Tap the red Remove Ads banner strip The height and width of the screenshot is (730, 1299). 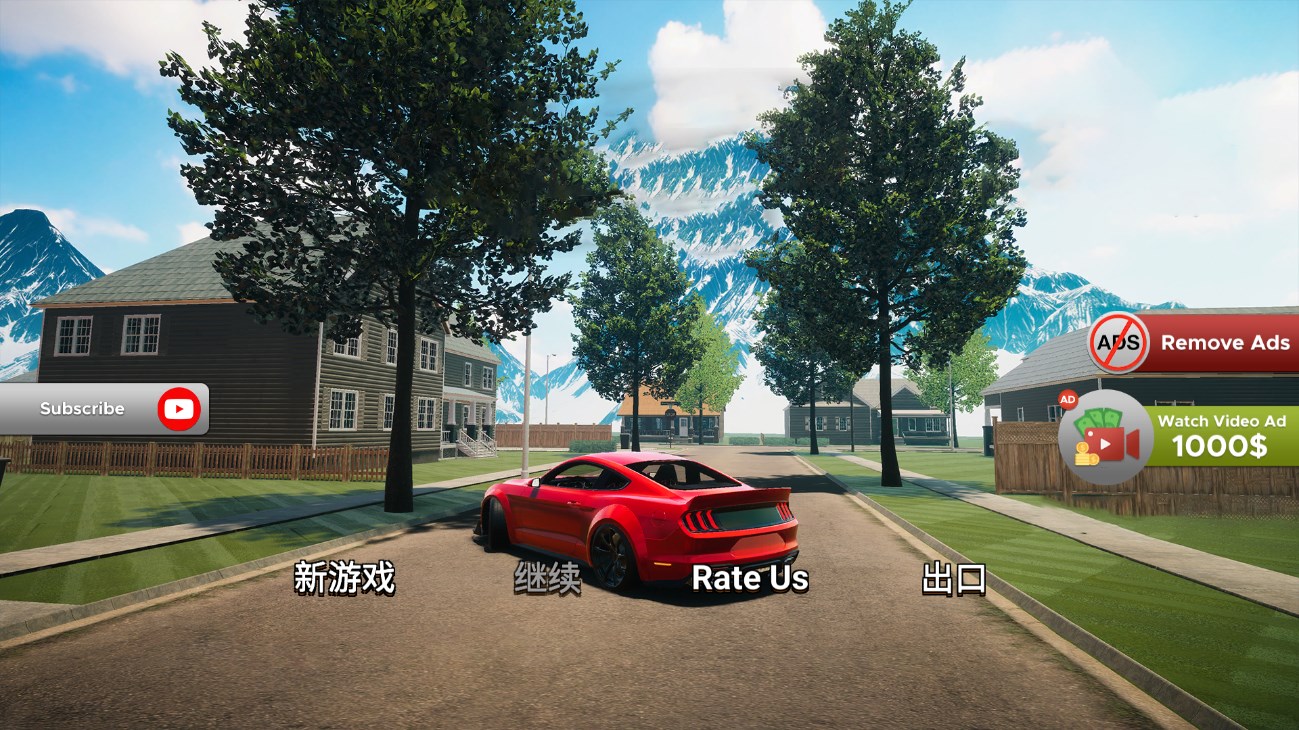tap(1225, 343)
